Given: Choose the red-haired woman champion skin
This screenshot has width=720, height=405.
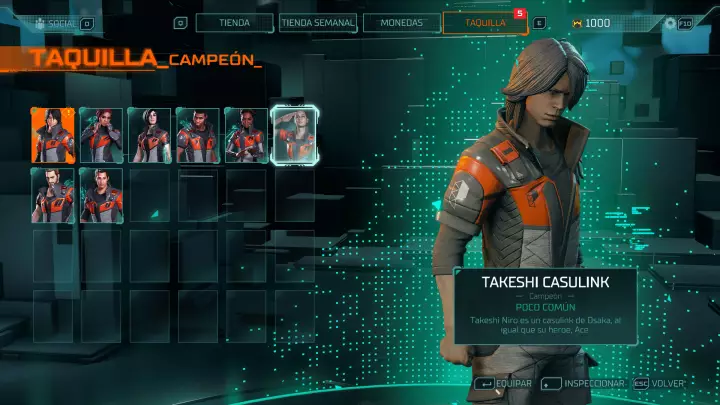Looking at the screenshot, I should 101,135.
